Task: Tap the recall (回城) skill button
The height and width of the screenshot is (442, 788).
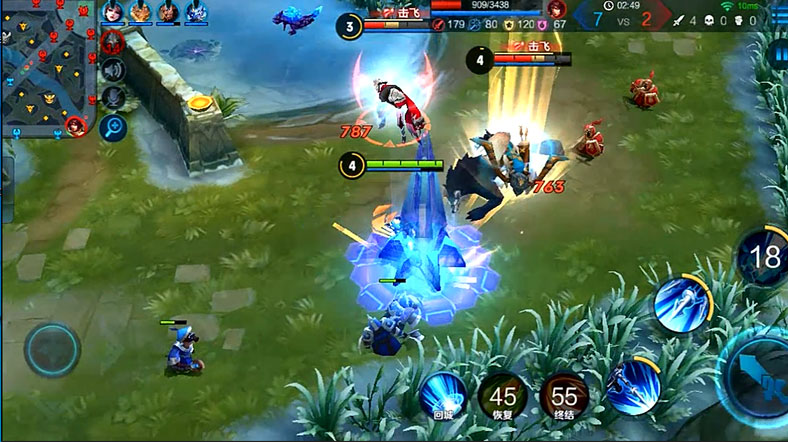Action: point(442,396)
